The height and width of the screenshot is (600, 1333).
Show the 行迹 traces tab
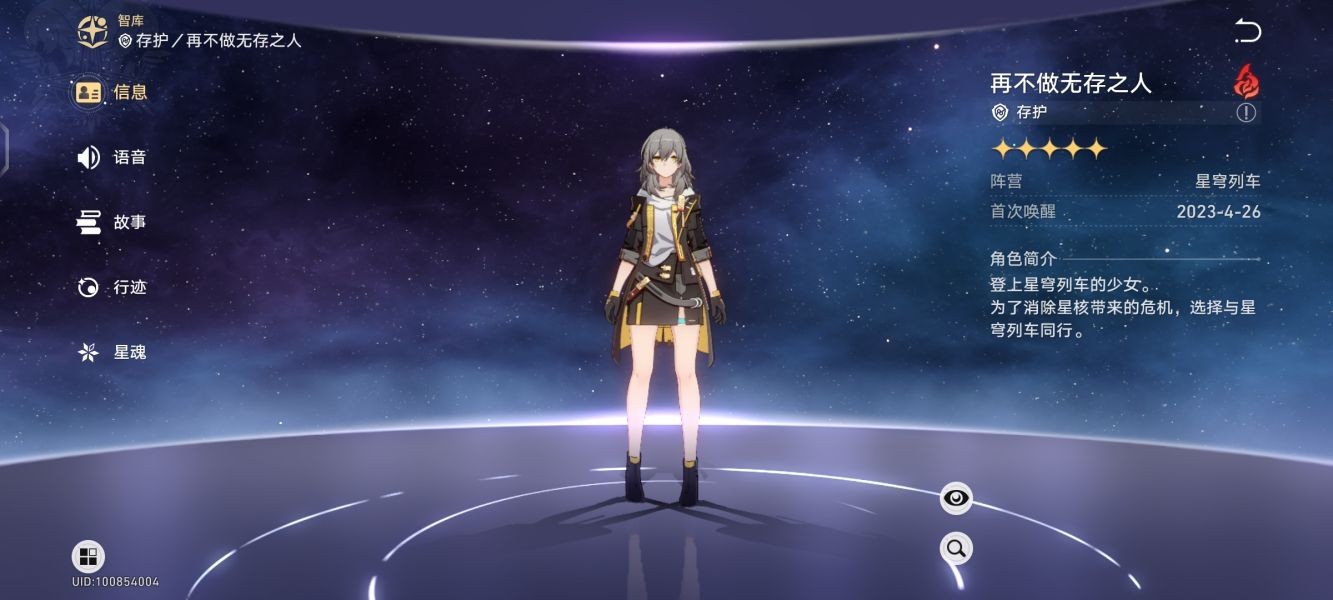pos(112,287)
